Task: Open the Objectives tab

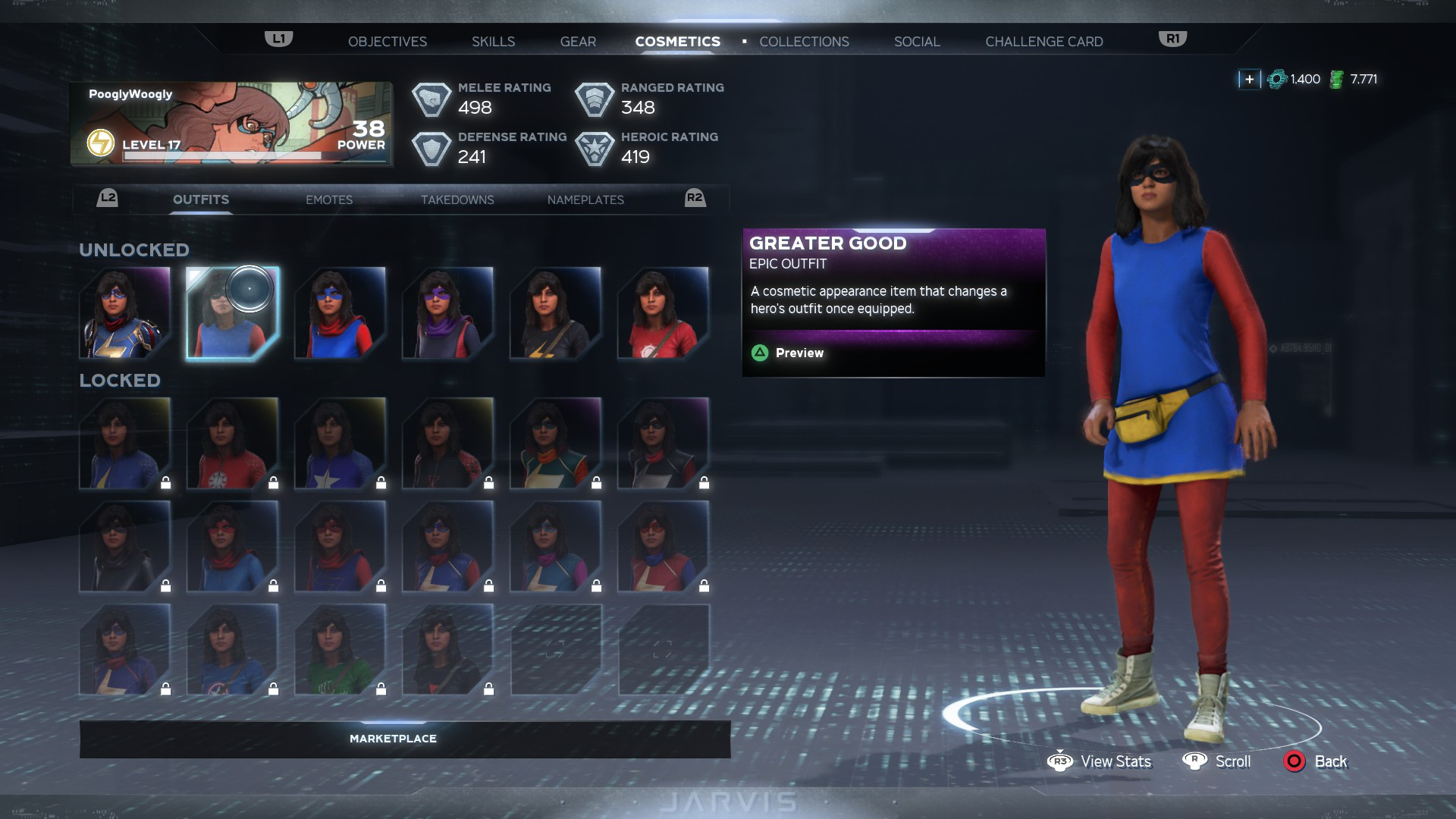Action: point(387,42)
